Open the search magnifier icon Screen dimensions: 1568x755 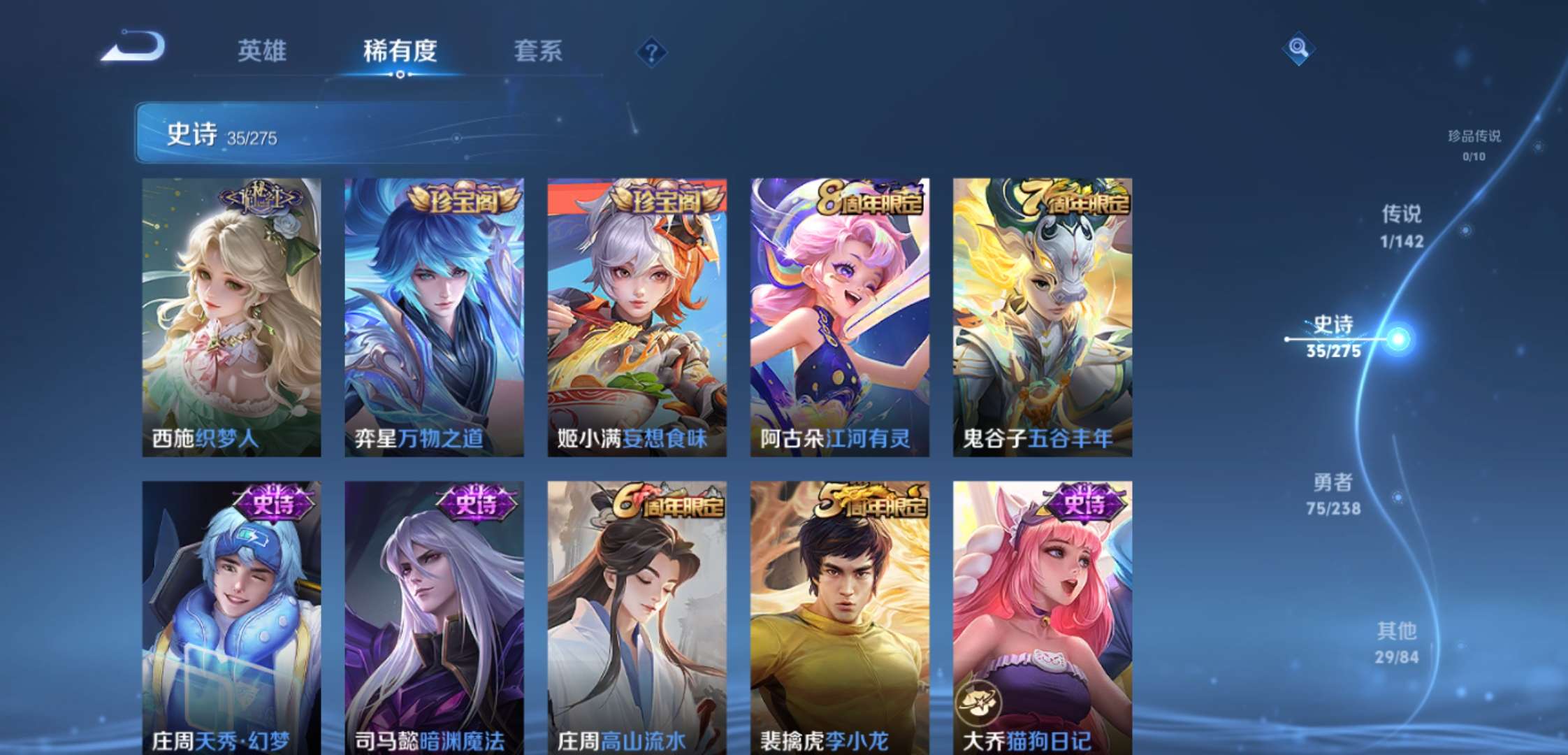pyautogui.click(x=1298, y=49)
